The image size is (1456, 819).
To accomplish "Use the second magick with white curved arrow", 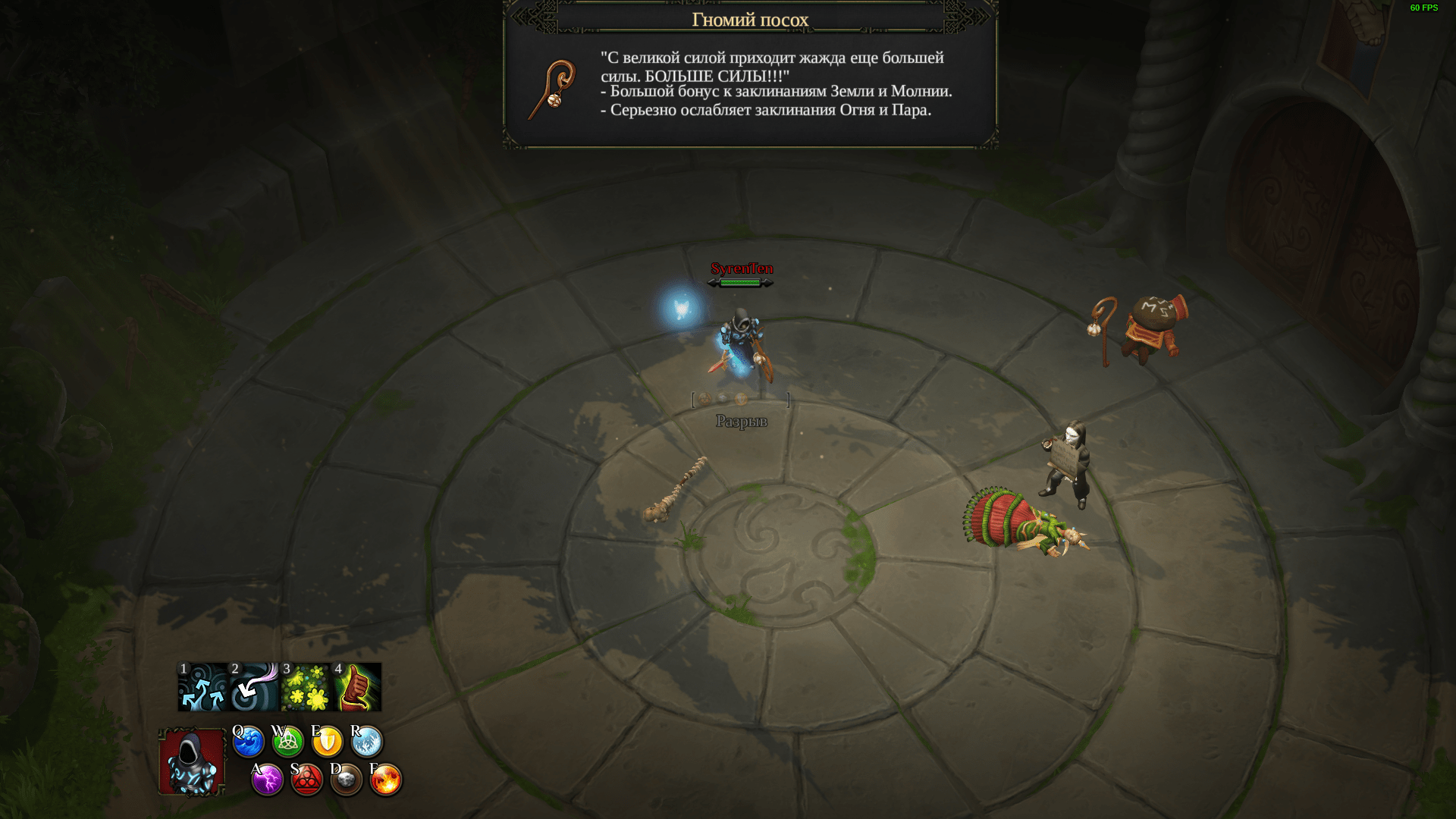I will click(x=255, y=687).
